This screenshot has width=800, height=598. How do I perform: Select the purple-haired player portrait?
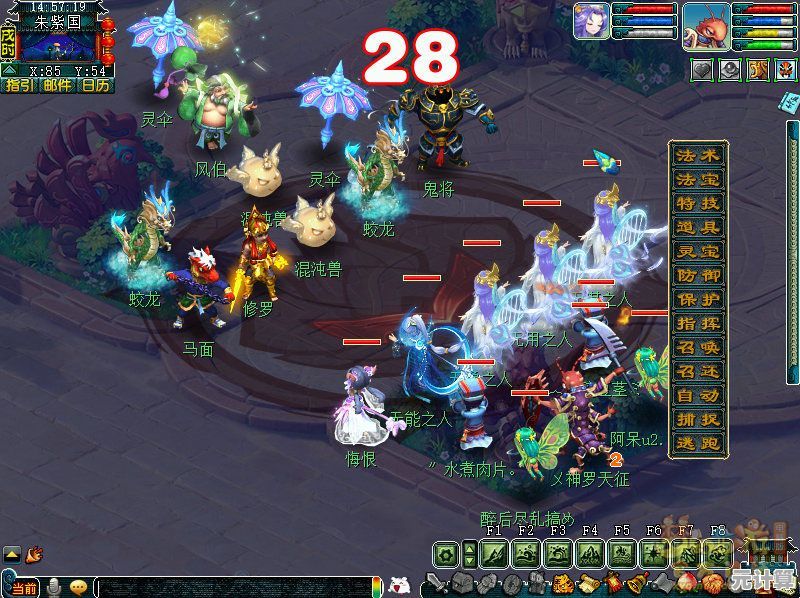[591, 22]
